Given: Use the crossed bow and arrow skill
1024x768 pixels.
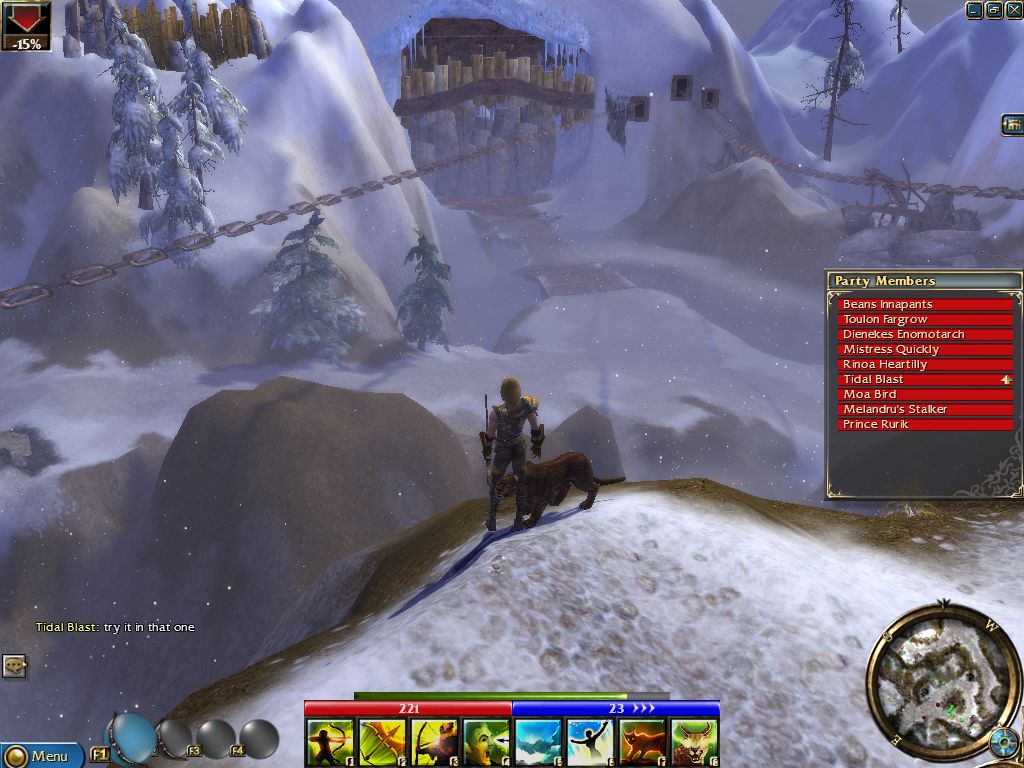Looking at the screenshot, I should coord(382,743).
